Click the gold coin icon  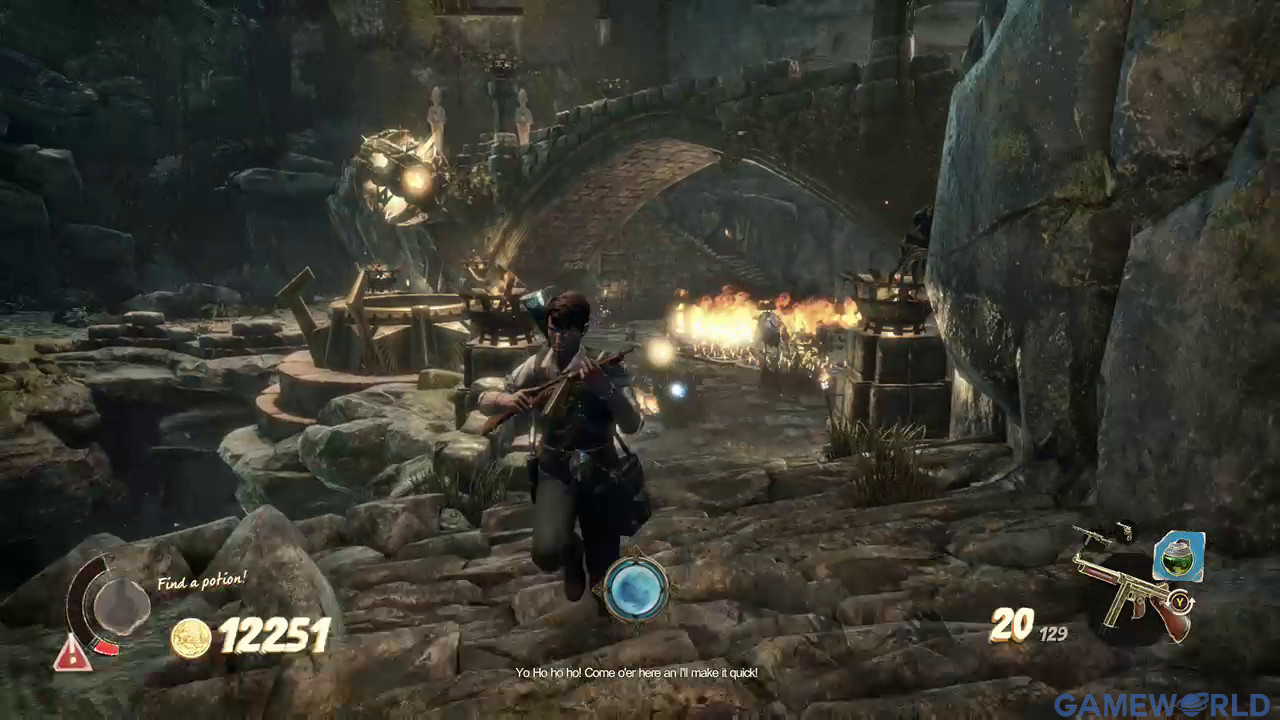point(190,638)
